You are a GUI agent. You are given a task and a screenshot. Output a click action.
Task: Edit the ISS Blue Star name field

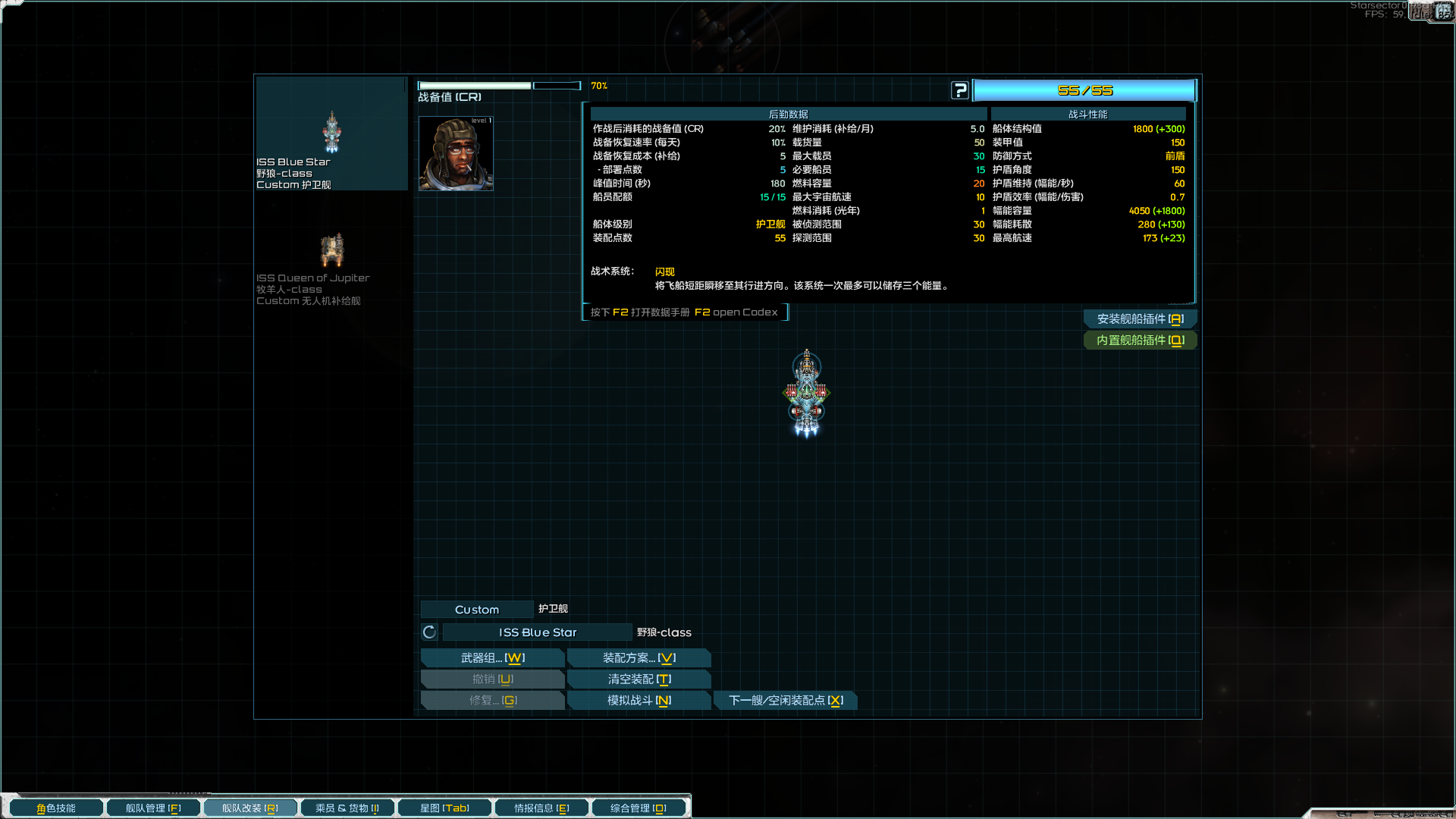tap(537, 632)
